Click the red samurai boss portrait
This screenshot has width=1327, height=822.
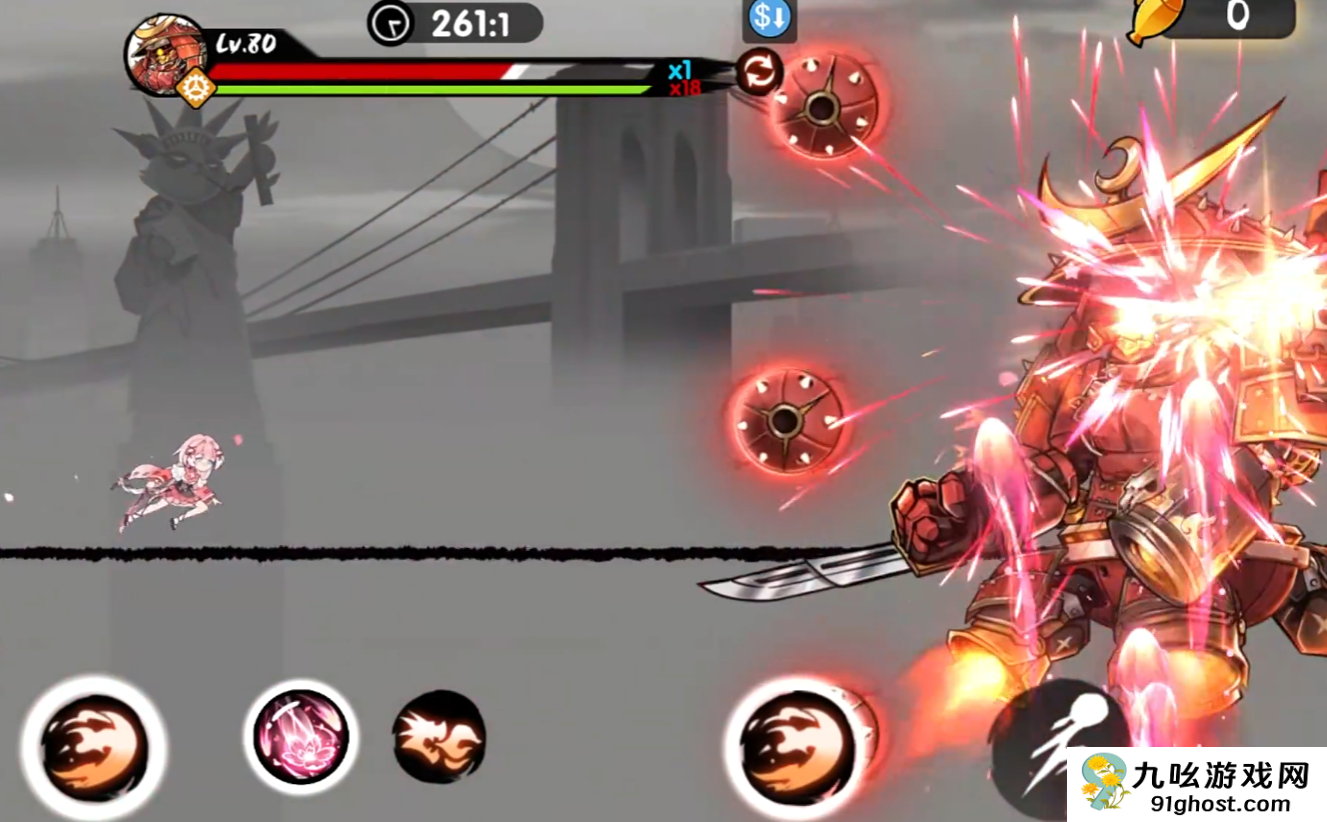pos(165,55)
